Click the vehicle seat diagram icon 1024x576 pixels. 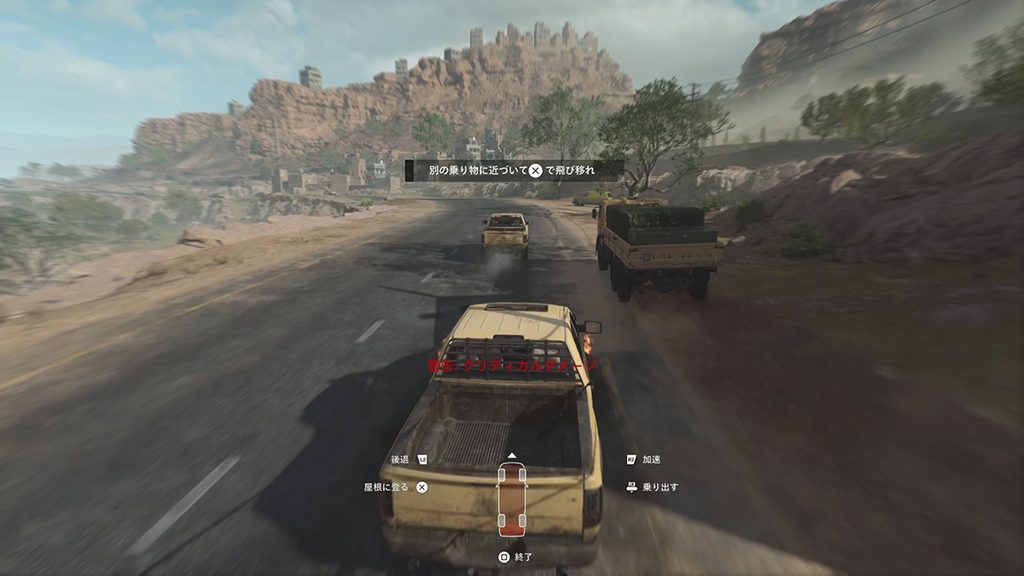click(x=511, y=498)
